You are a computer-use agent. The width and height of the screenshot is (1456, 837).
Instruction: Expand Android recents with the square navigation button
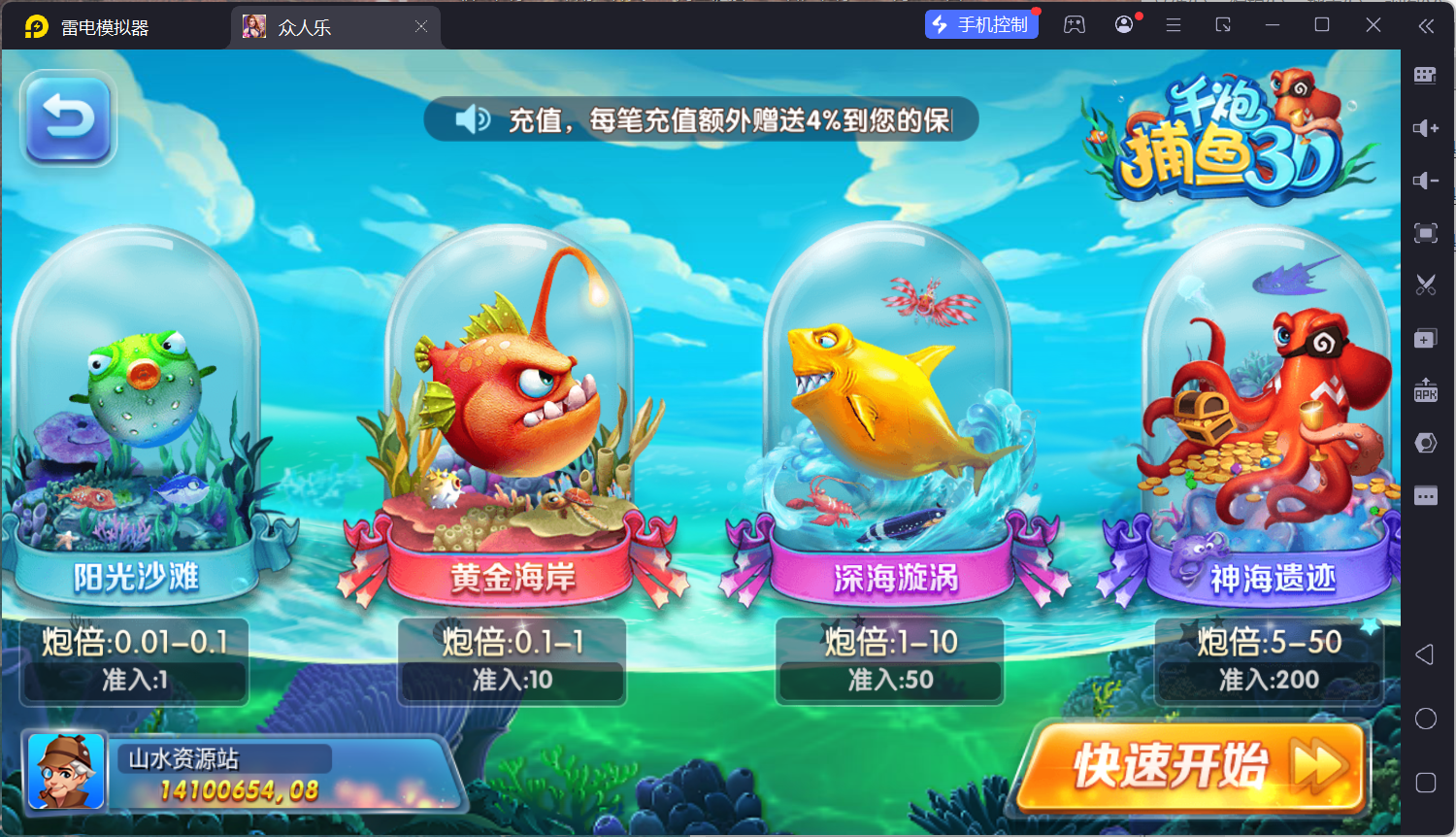pyautogui.click(x=1425, y=782)
